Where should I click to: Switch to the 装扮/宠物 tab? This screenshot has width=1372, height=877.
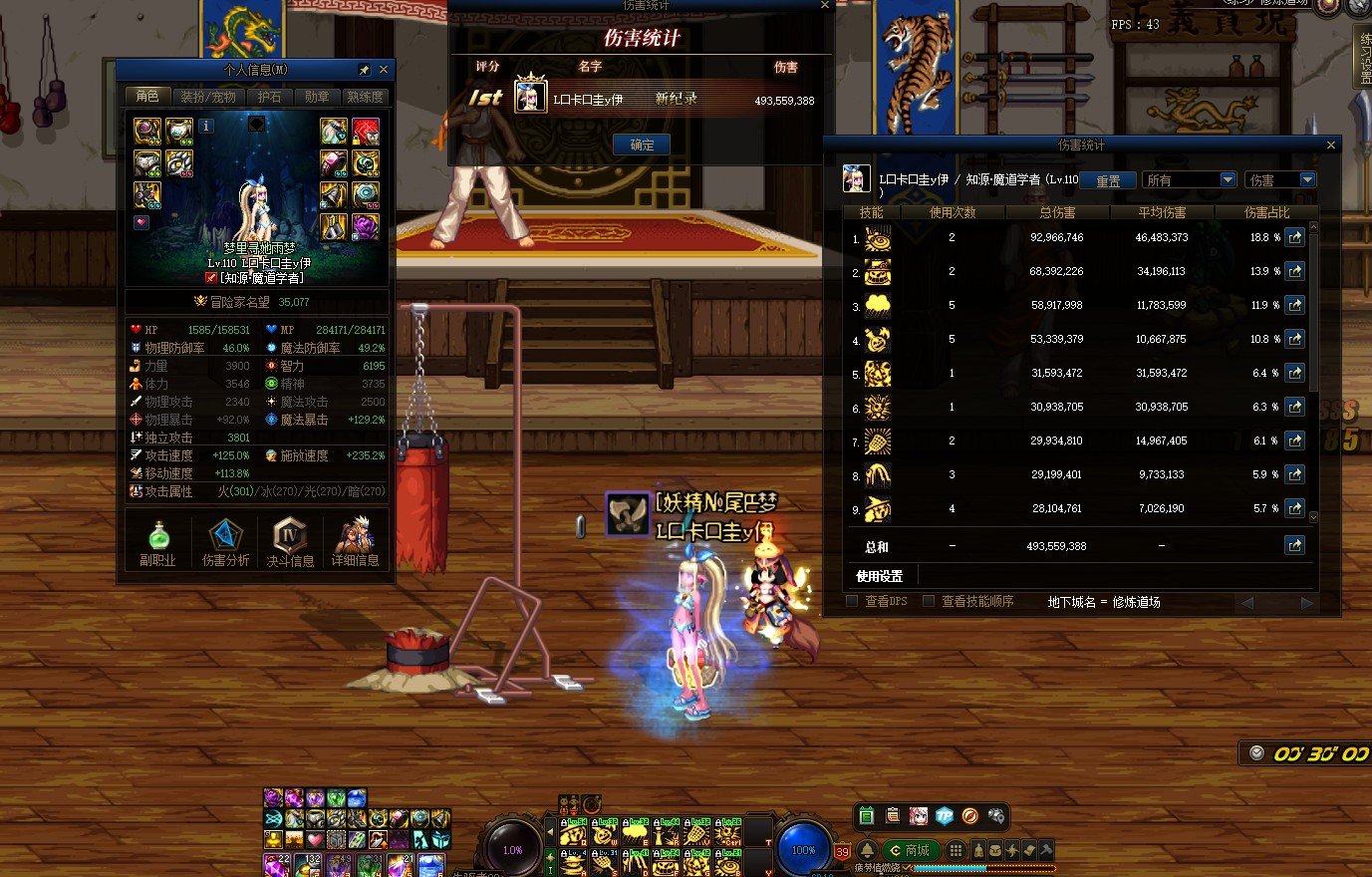(207, 97)
